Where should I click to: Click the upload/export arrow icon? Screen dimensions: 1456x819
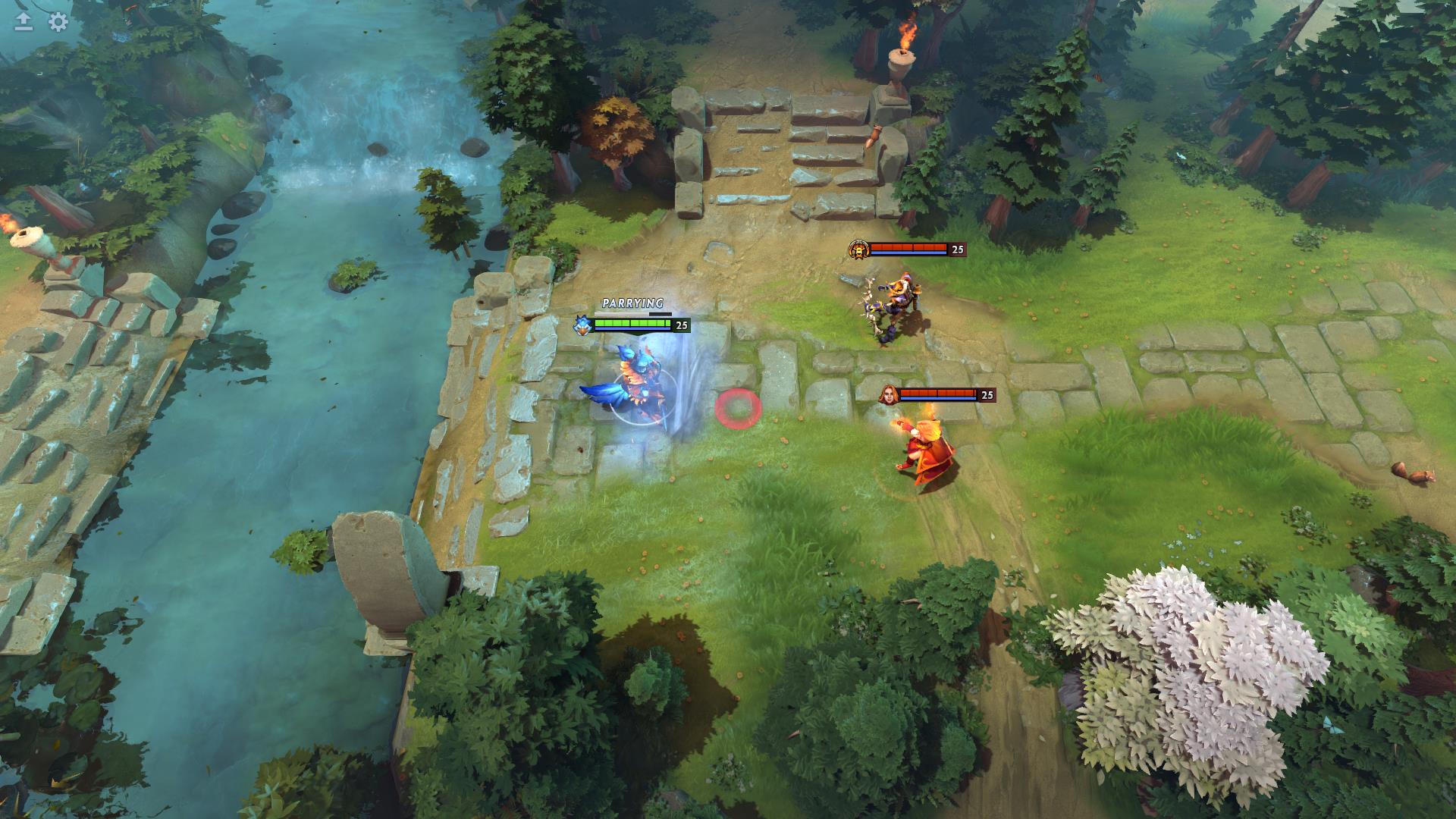coord(24,23)
